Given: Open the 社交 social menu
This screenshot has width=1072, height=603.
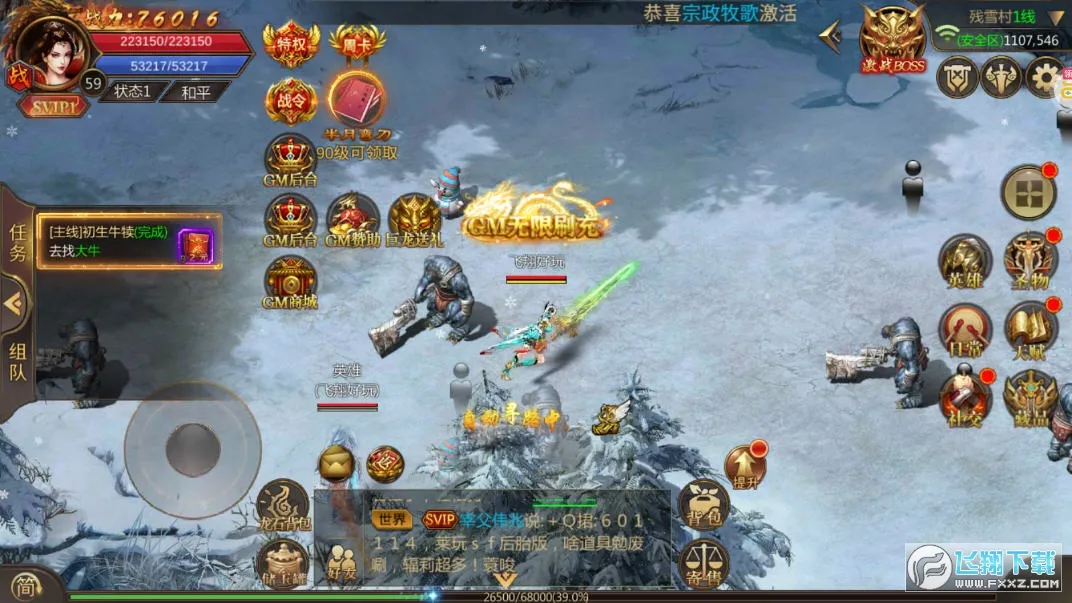Looking at the screenshot, I should (x=965, y=398).
